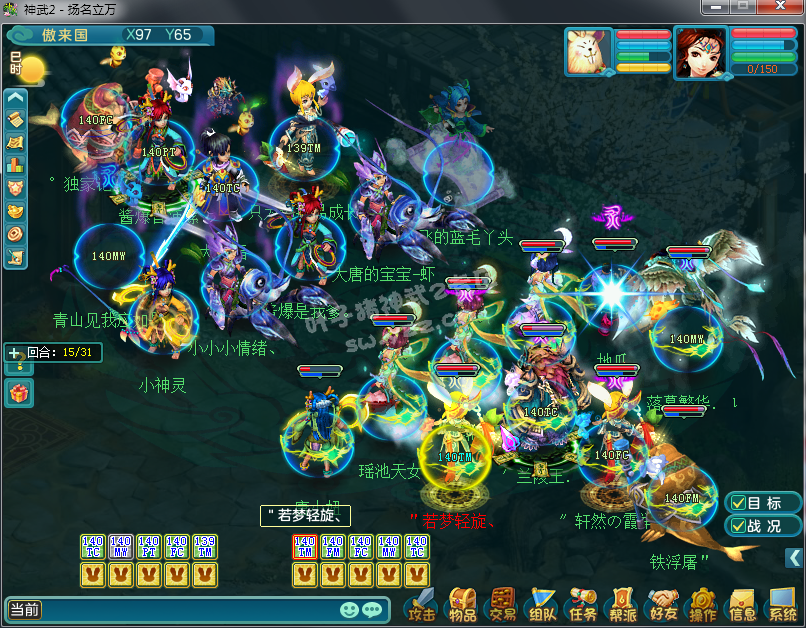
Task: Open the 帮派 guild panel
Action: pos(622,605)
